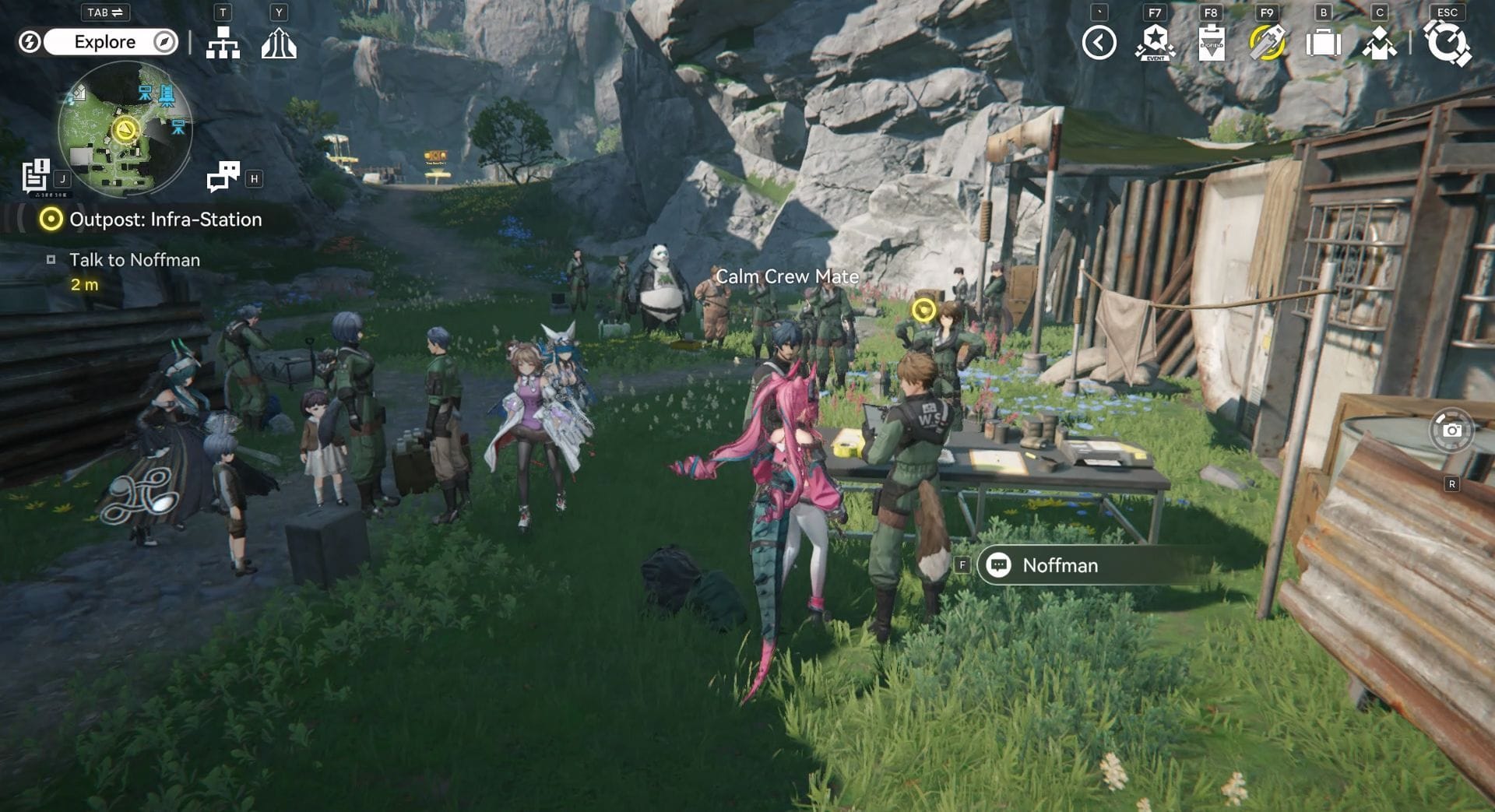Activate the camera photo mode button
The height and width of the screenshot is (812, 1495).
coord(1451,430)
